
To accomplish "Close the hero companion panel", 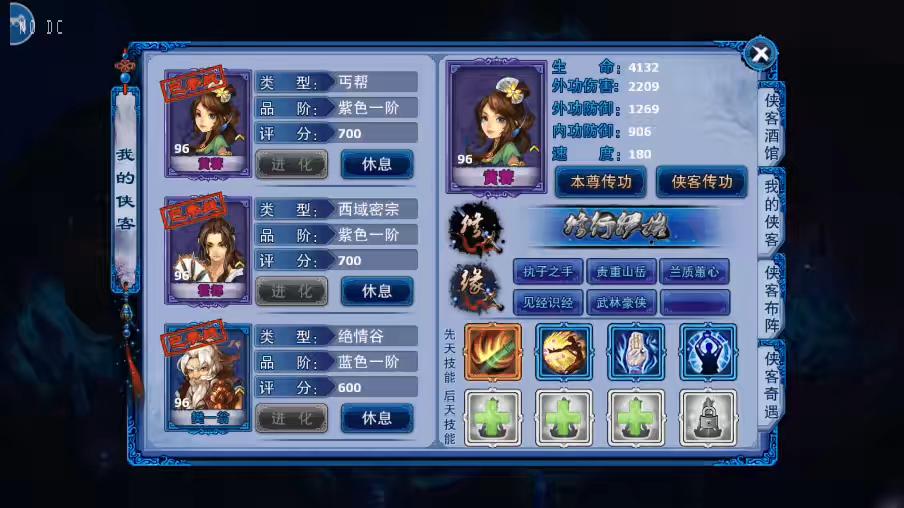I will (760, 54).
